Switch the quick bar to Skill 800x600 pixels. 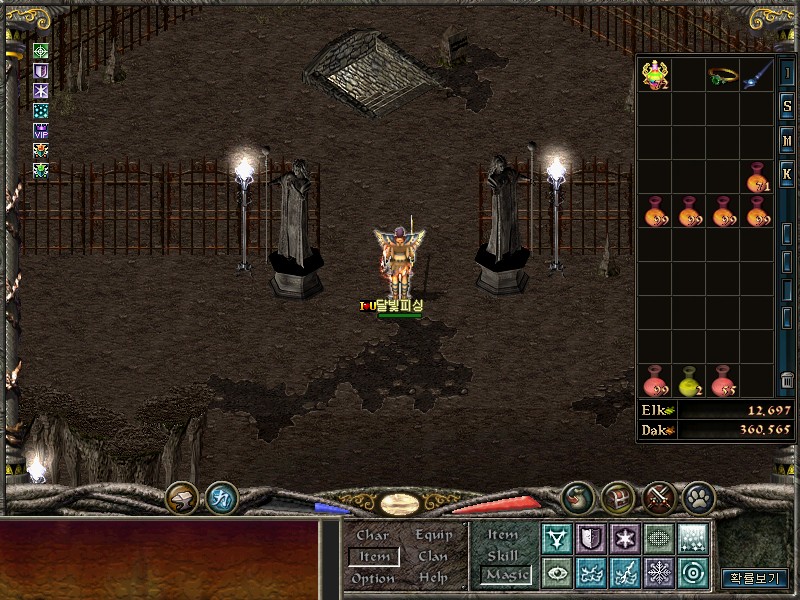coord(503,555)
